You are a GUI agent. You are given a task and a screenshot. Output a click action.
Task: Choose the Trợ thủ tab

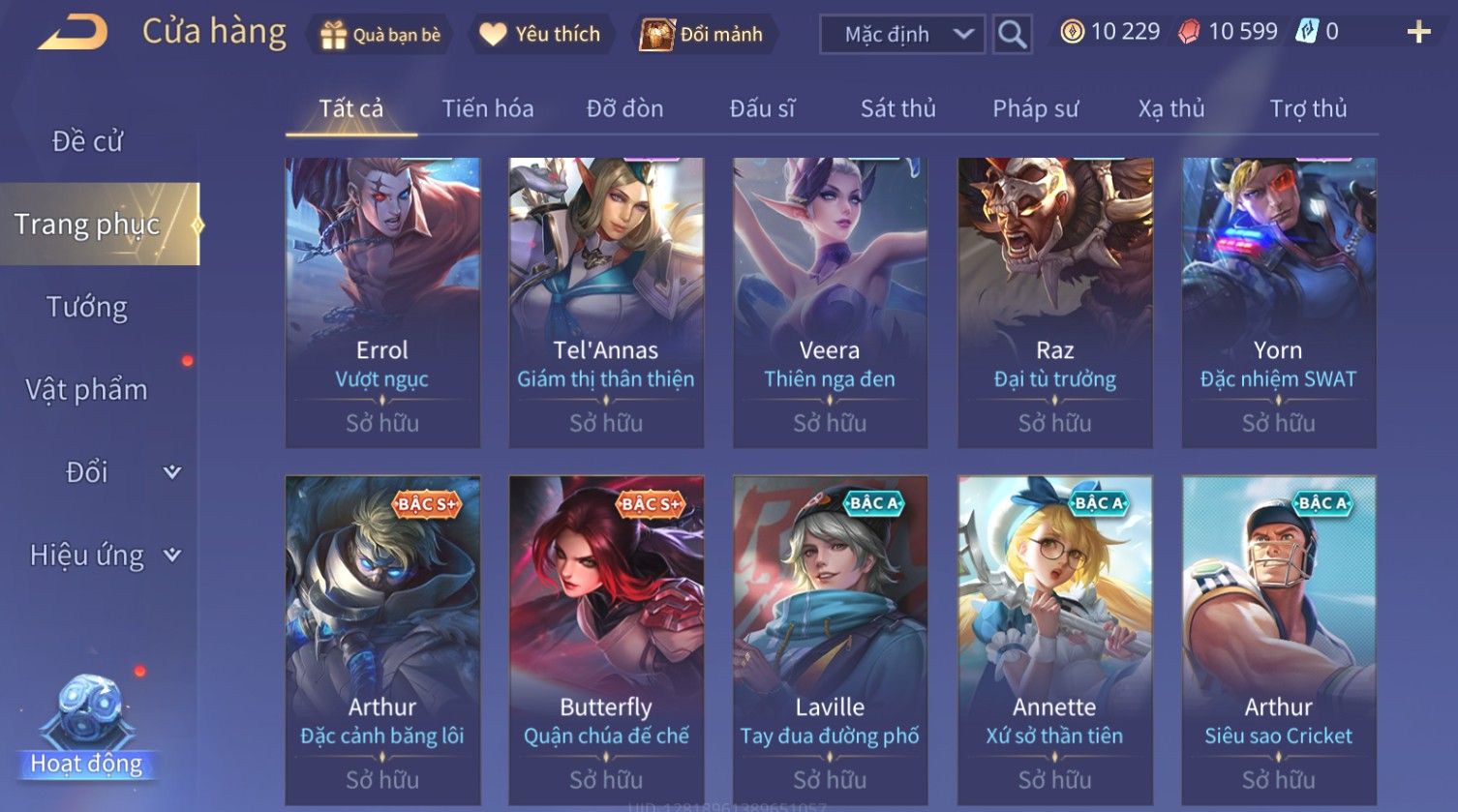[1308, 108]
